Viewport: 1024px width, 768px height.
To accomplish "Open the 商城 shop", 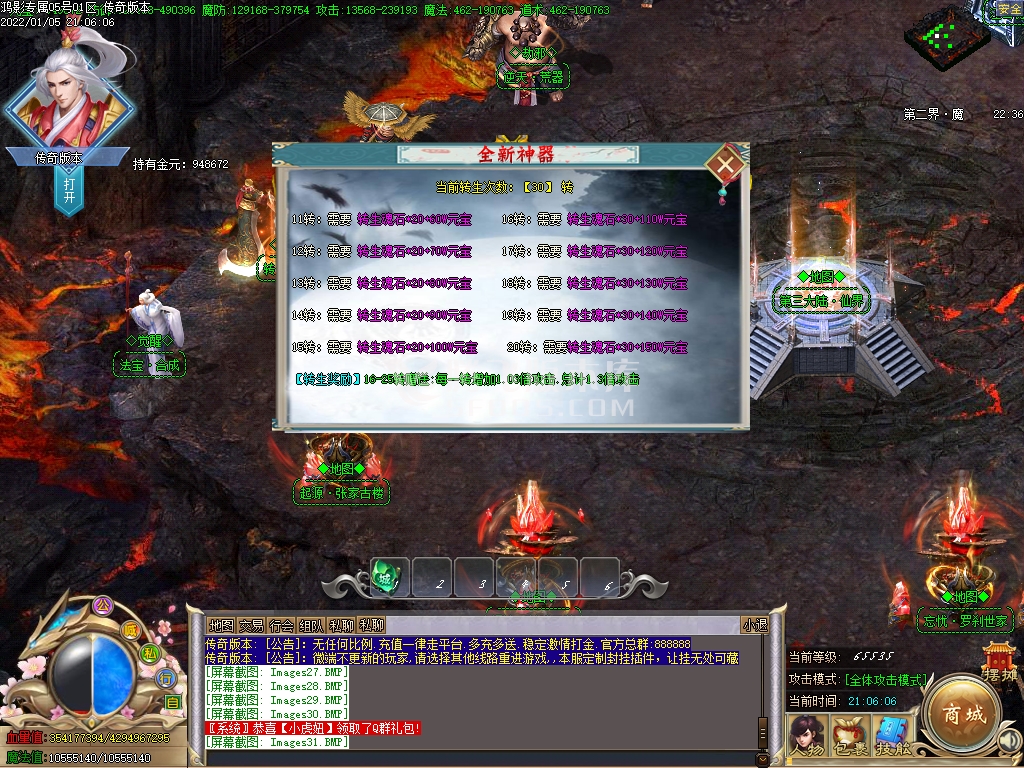I will [x=960, y=714].
